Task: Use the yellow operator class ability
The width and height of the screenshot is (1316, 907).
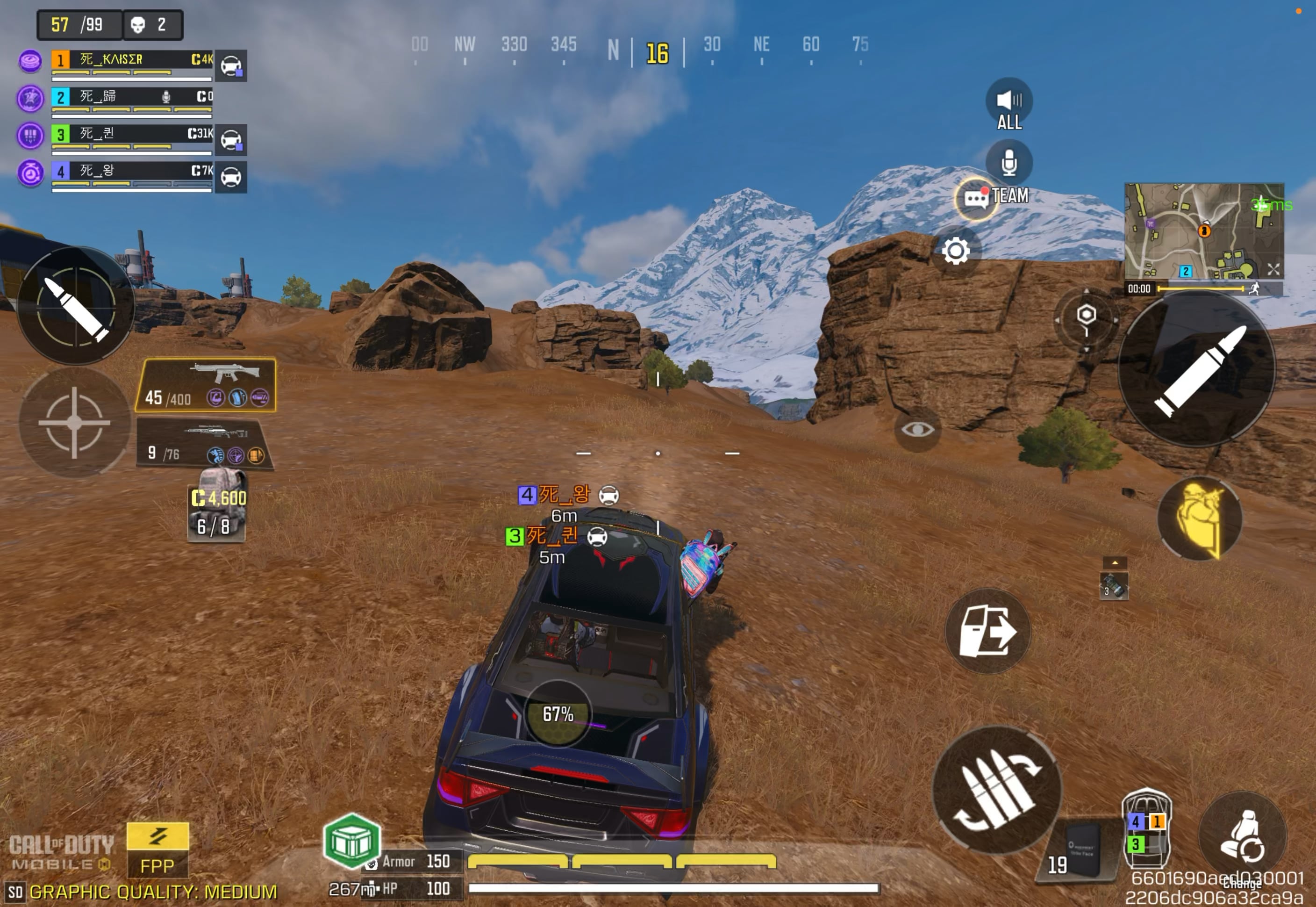Action: click(1199, 518)
